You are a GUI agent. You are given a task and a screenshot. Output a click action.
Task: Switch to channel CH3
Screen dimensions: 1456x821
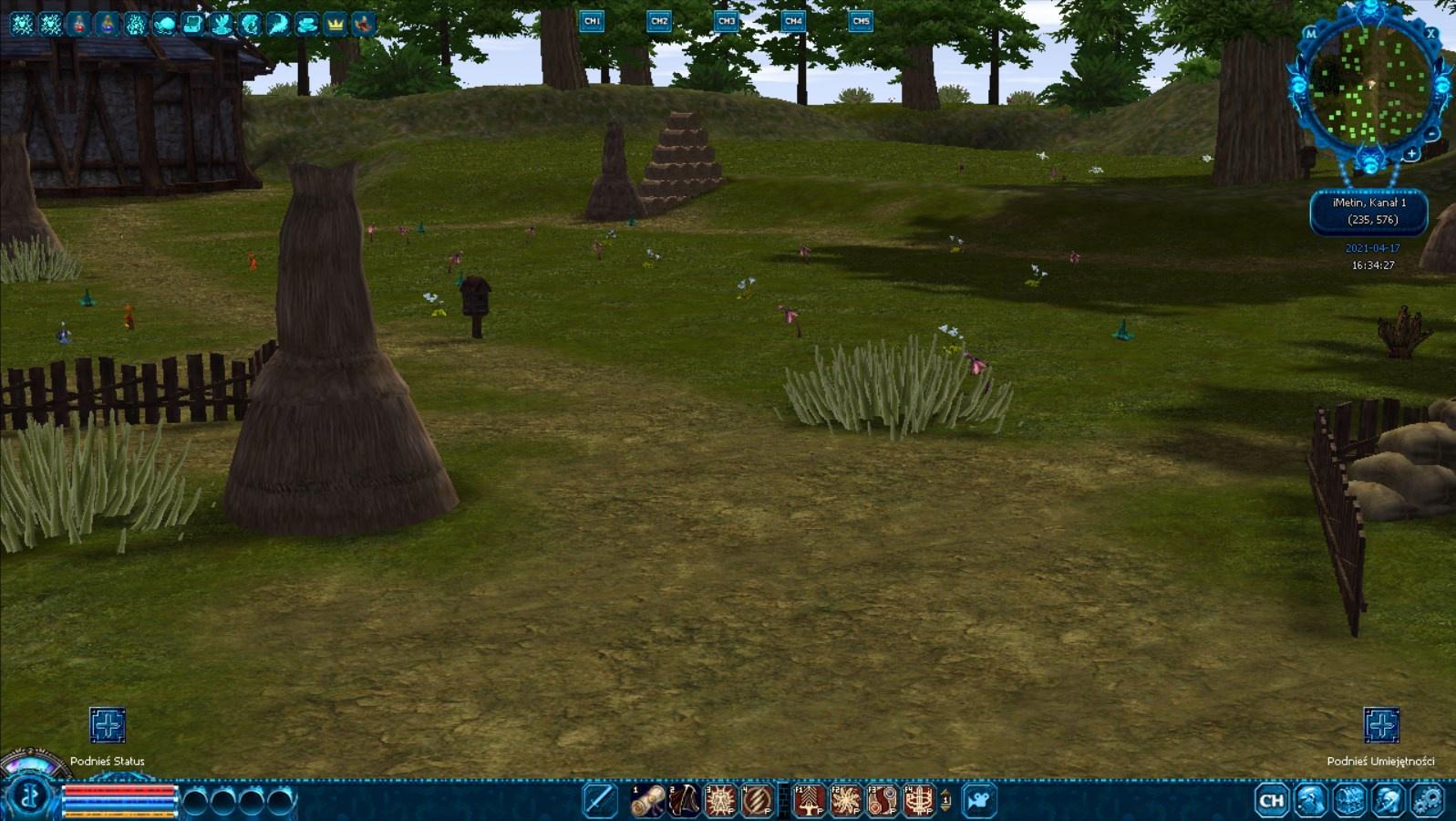[x=726, y=21]
